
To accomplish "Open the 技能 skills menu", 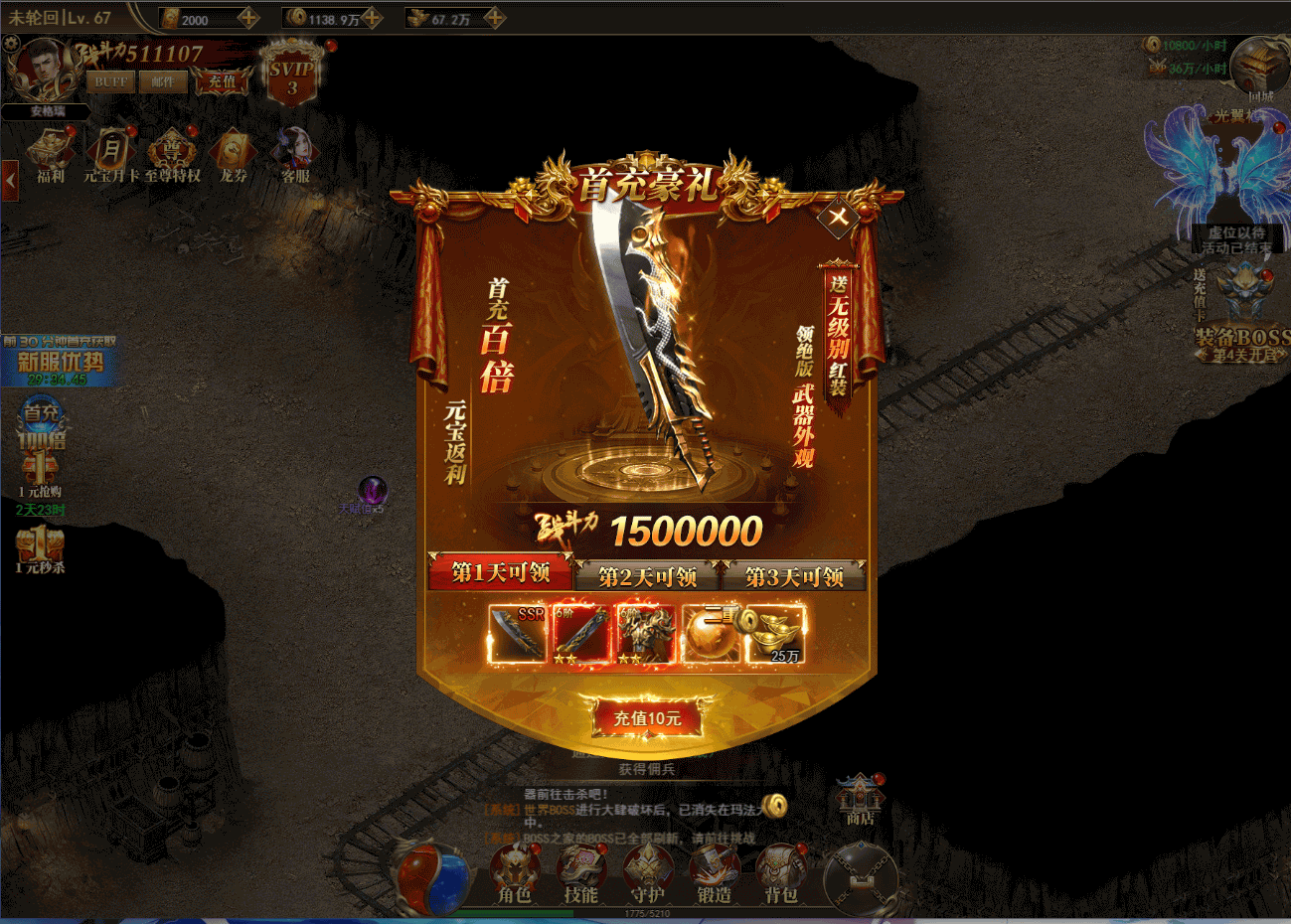I will [580, 876].
